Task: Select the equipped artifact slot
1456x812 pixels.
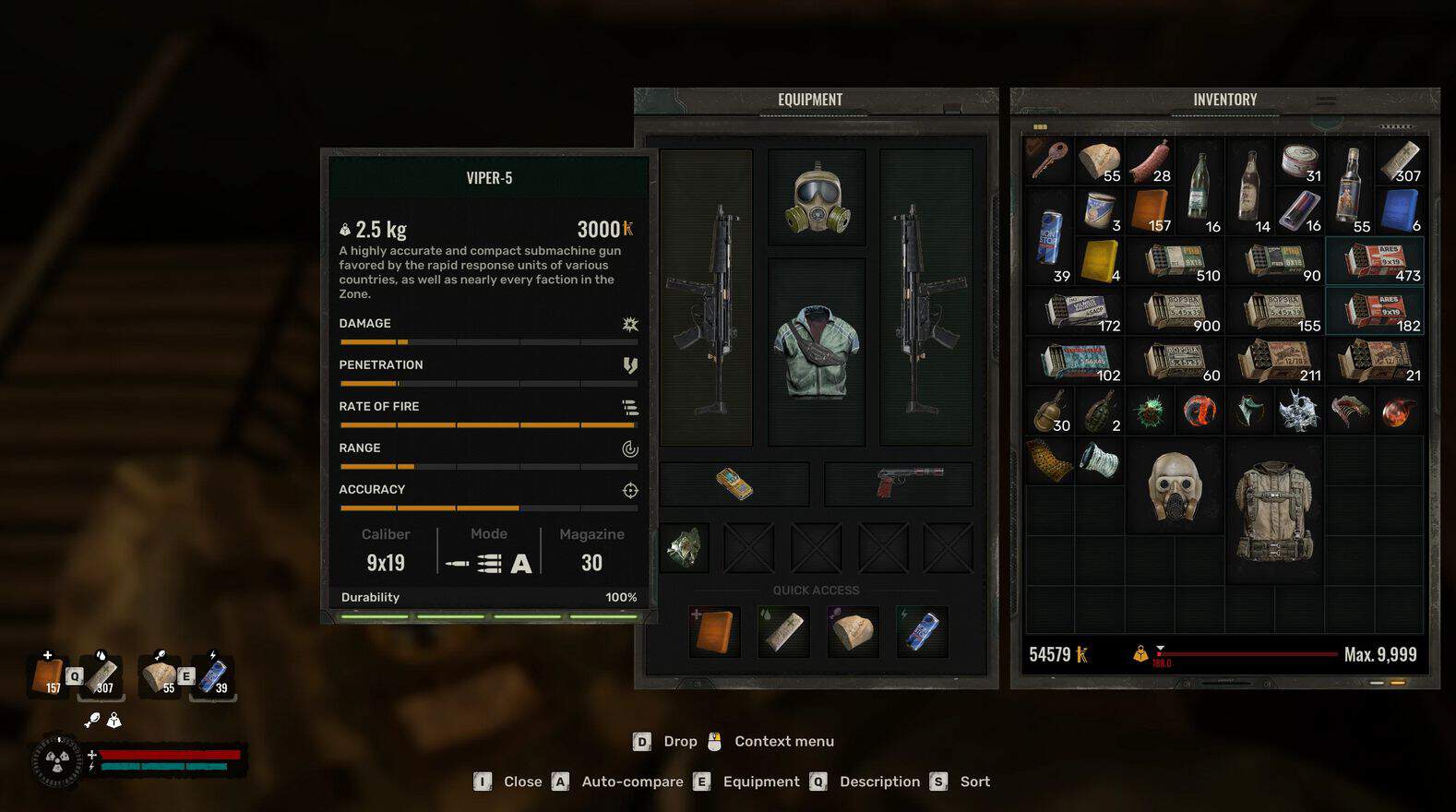Action: pyautogui.click(x=685, y=548)
